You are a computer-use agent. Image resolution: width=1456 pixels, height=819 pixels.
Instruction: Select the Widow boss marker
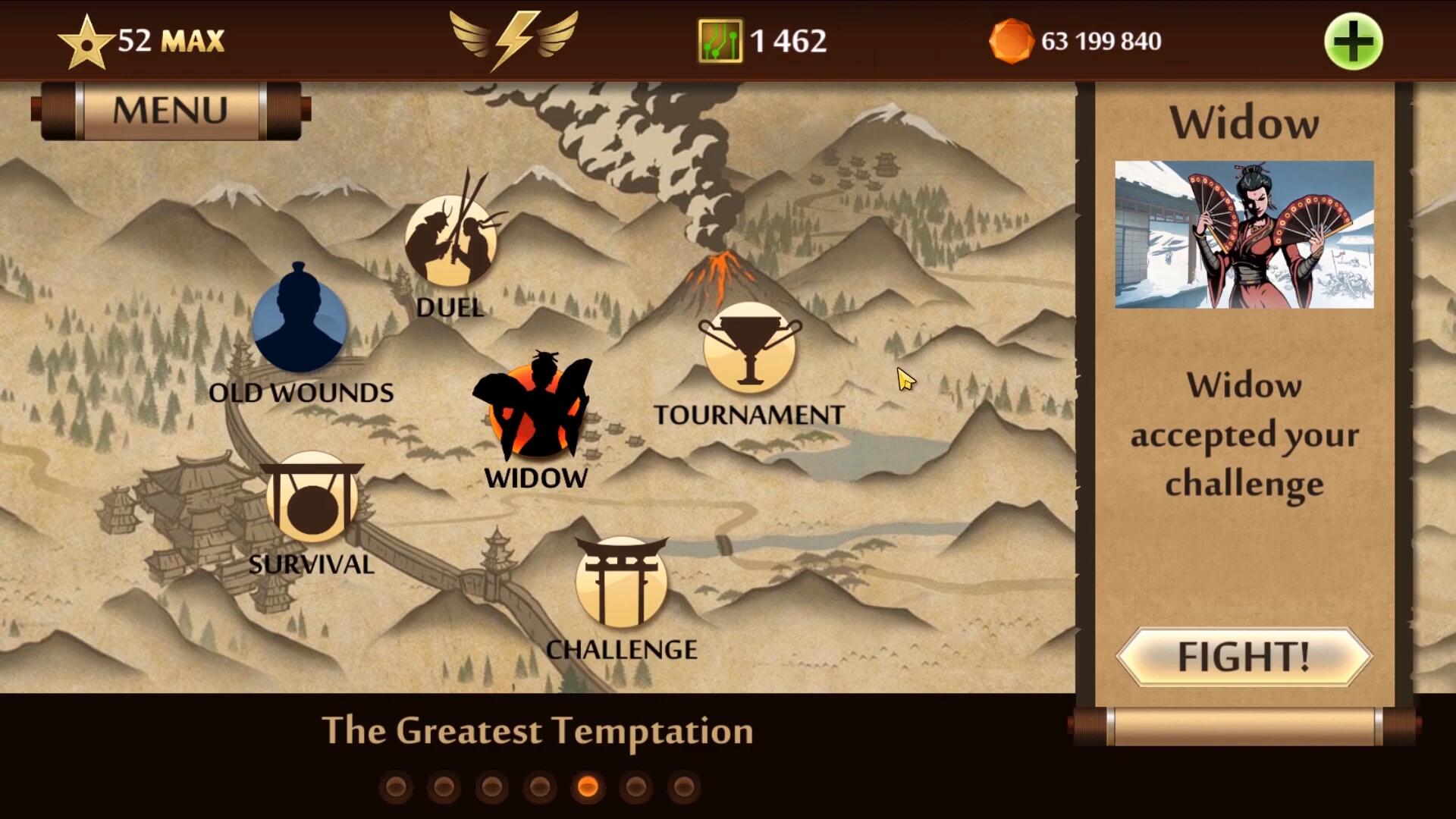coord(535,410)
